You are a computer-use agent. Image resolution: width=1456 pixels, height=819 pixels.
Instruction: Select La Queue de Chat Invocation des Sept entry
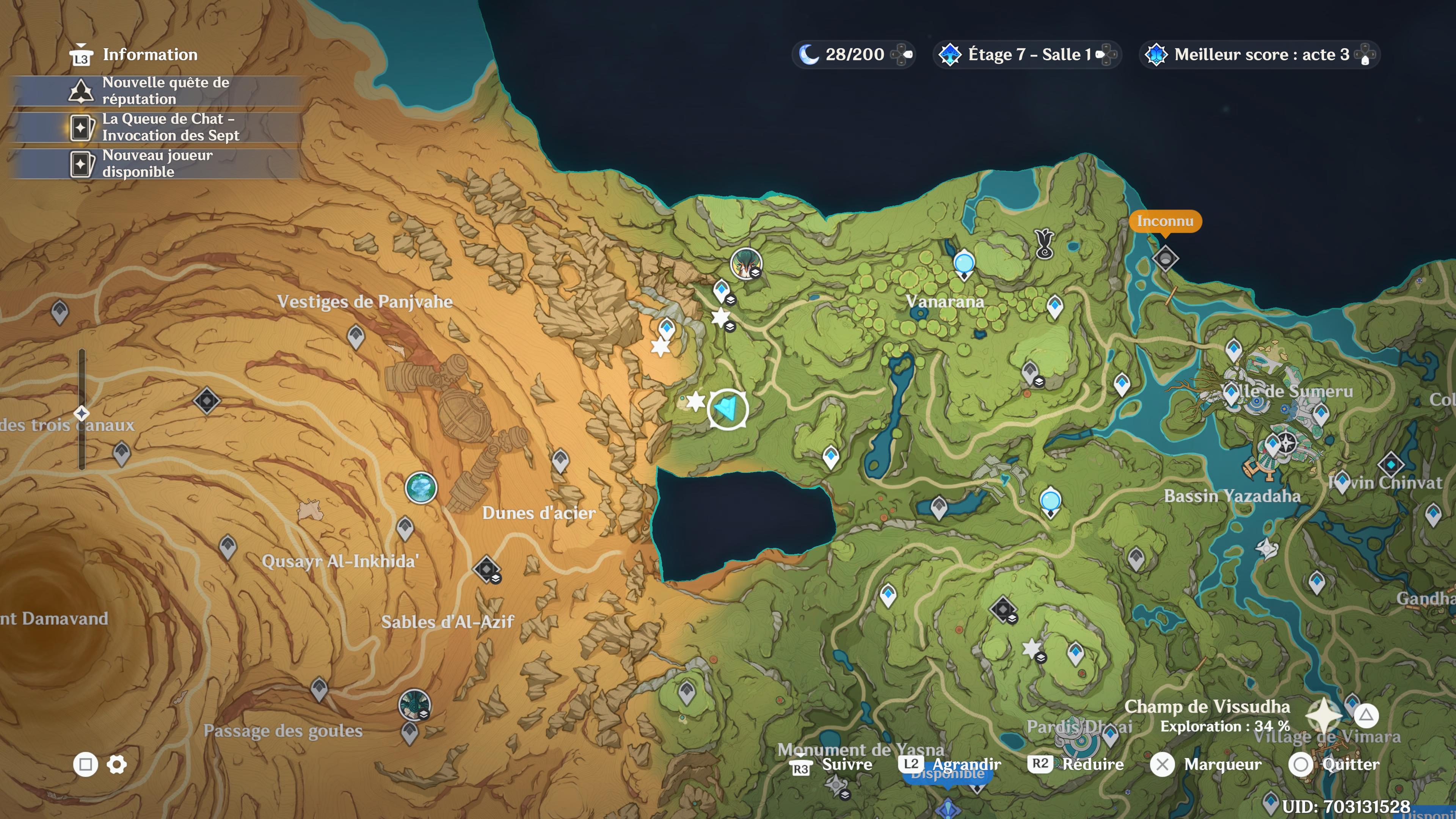155,127
